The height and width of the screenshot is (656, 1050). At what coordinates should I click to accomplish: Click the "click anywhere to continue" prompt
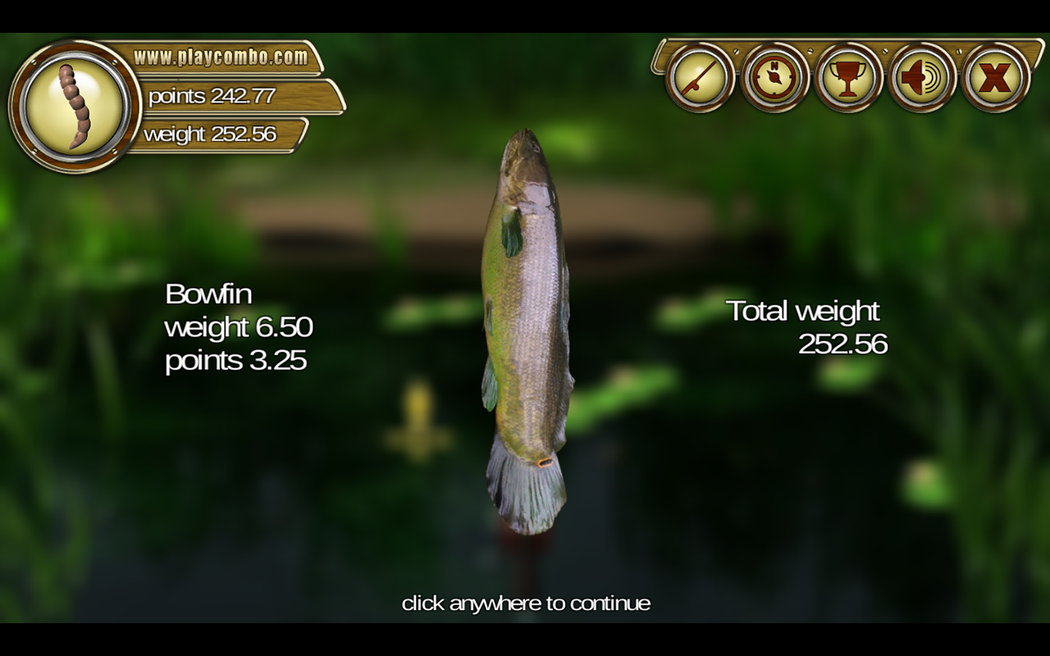526,603
